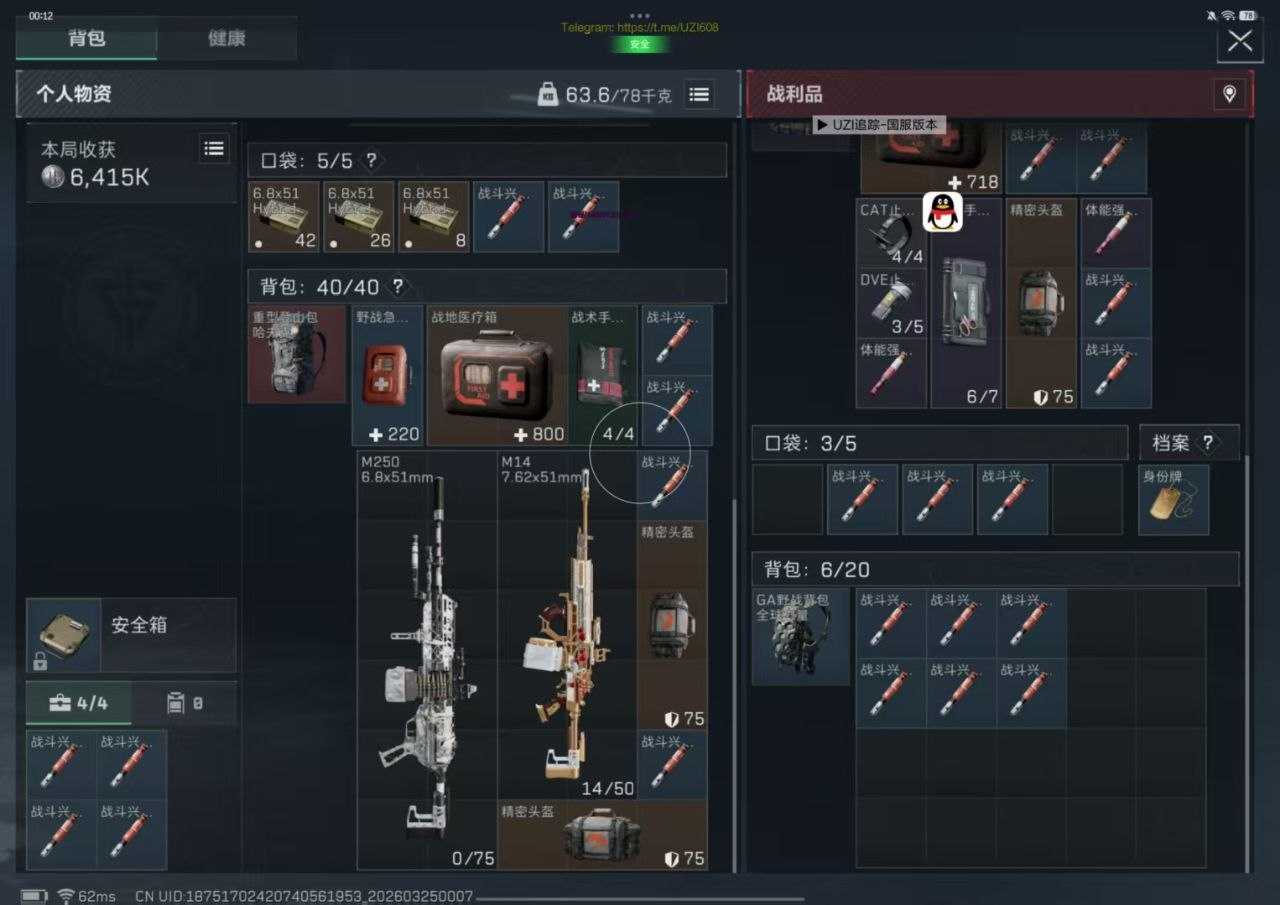
Task: Pick the M14 7.62x51mm rifle
Action: tap(566, 625)
